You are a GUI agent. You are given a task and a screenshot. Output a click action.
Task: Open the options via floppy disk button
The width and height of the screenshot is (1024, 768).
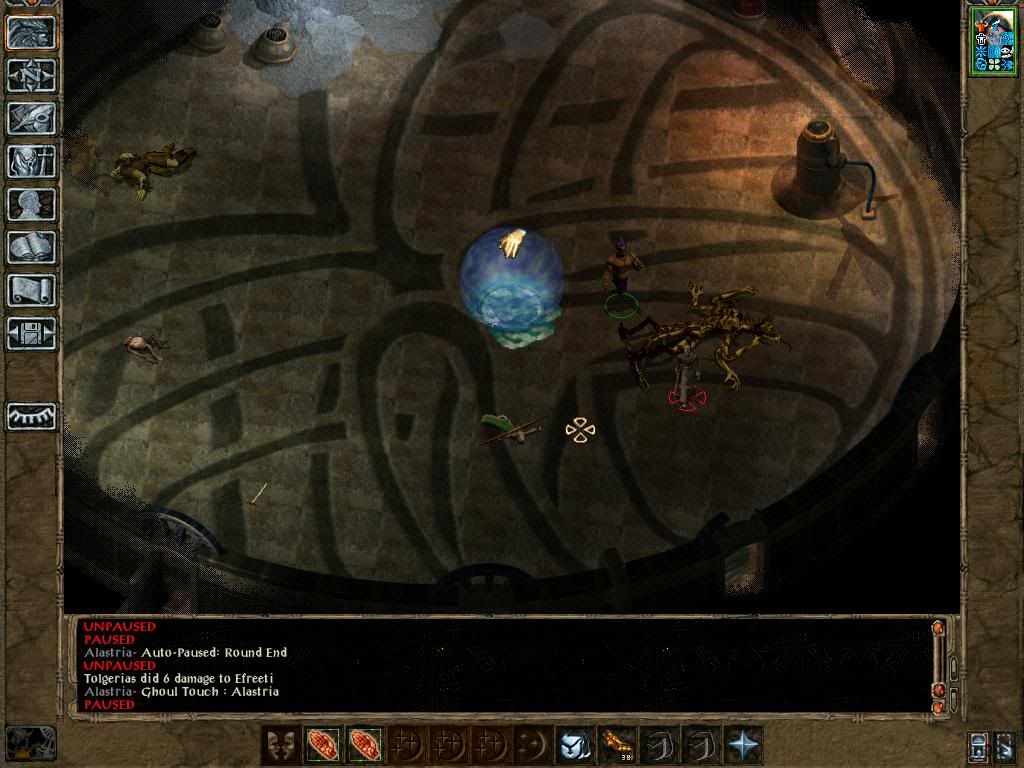tap(31, 333)
